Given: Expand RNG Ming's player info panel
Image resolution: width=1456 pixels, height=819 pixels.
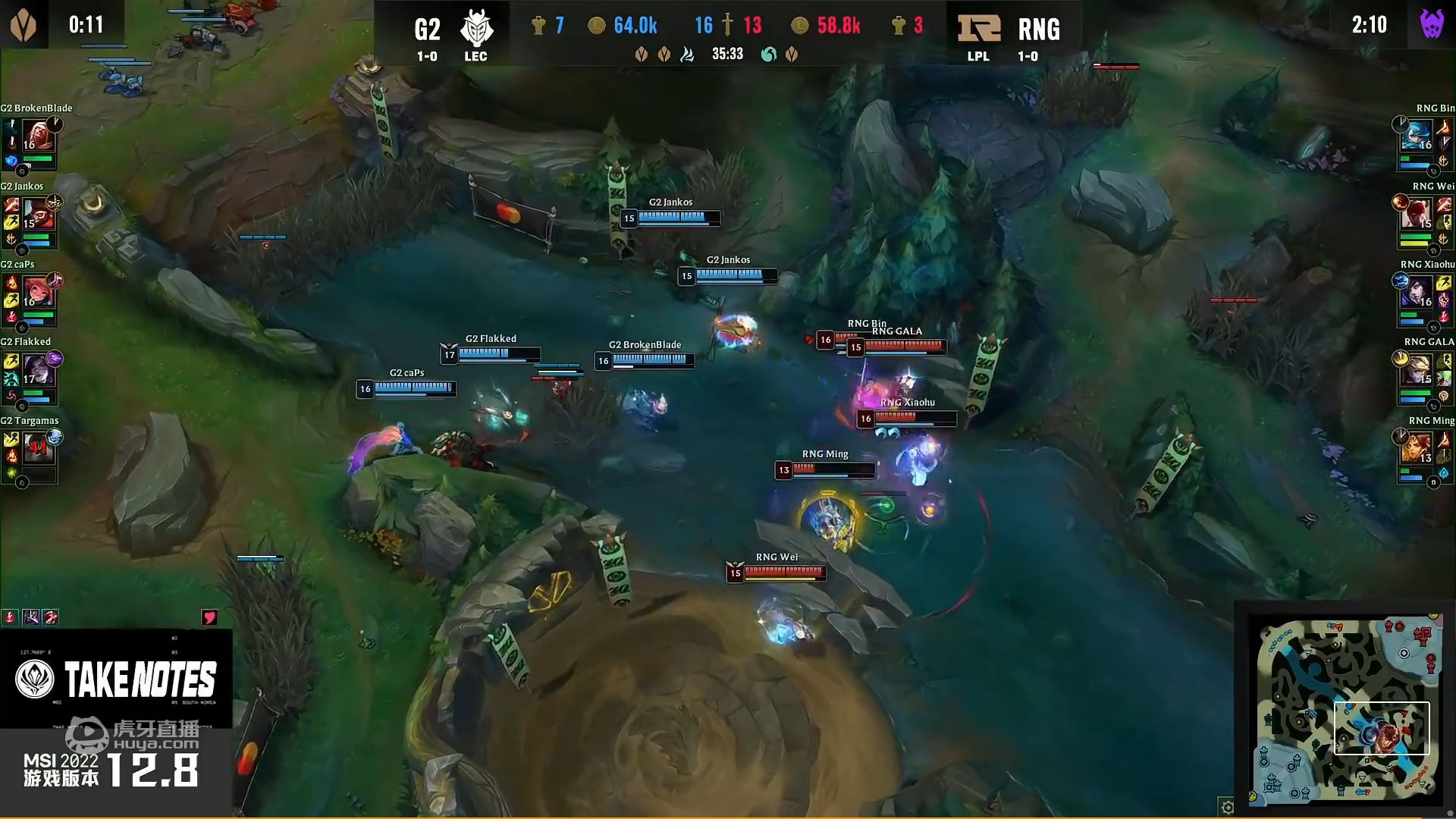Looking at the screenshot, I should 1424,457.
